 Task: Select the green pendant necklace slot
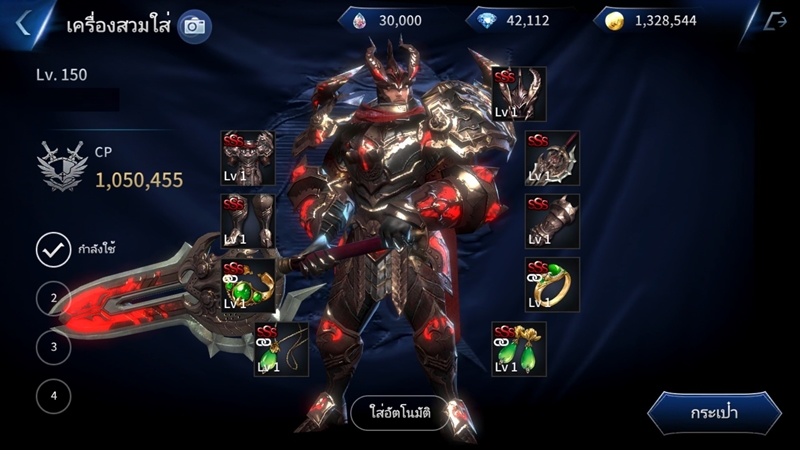pyautogui.click(x=281, y=349)
